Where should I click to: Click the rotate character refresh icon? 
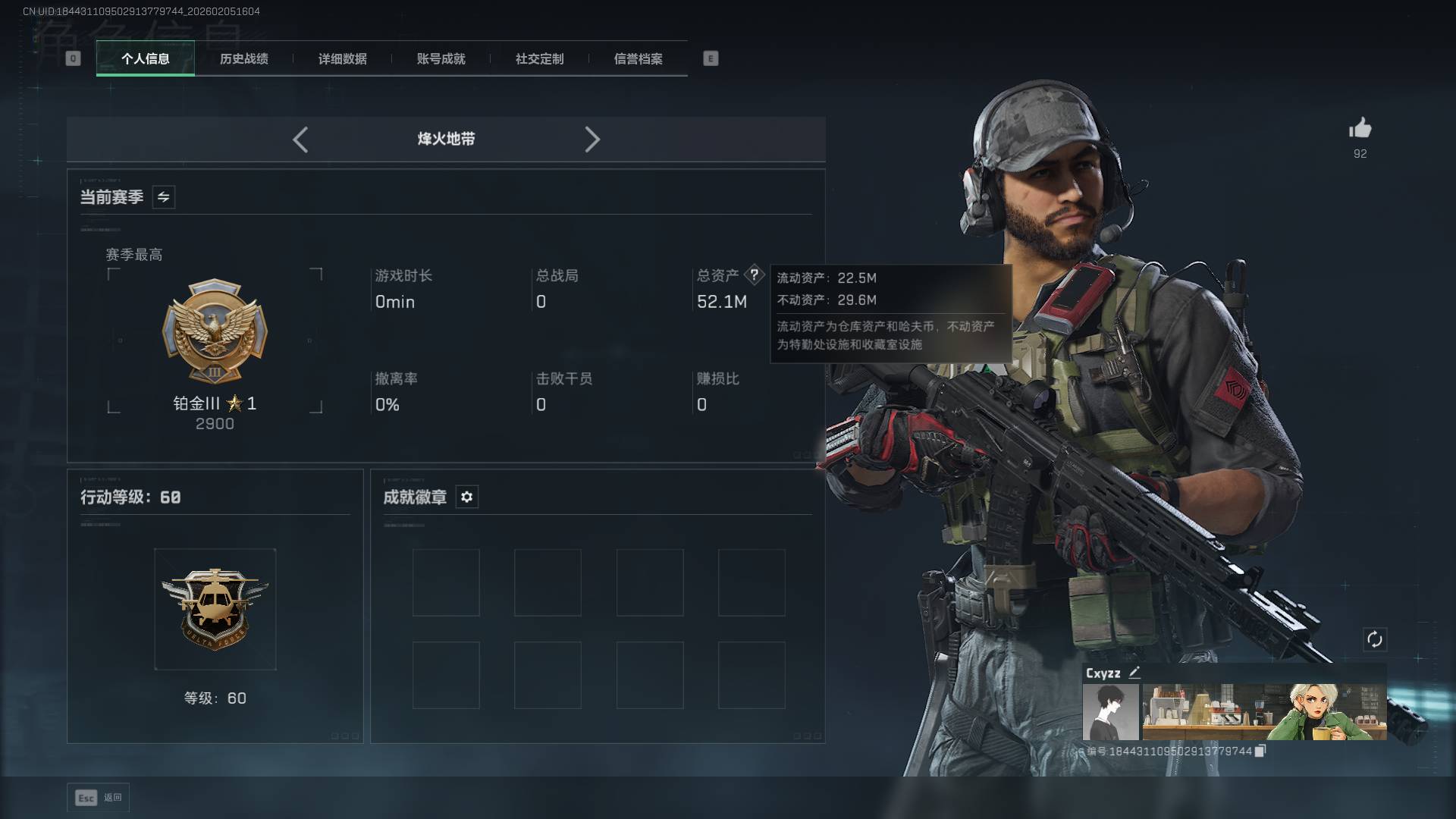click(x=1374, y=639)
